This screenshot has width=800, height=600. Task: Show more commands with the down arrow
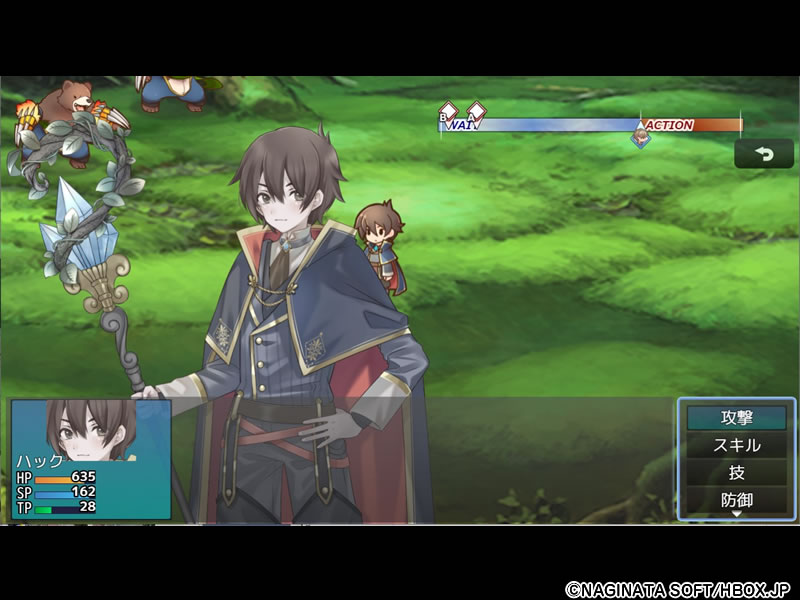737,514
